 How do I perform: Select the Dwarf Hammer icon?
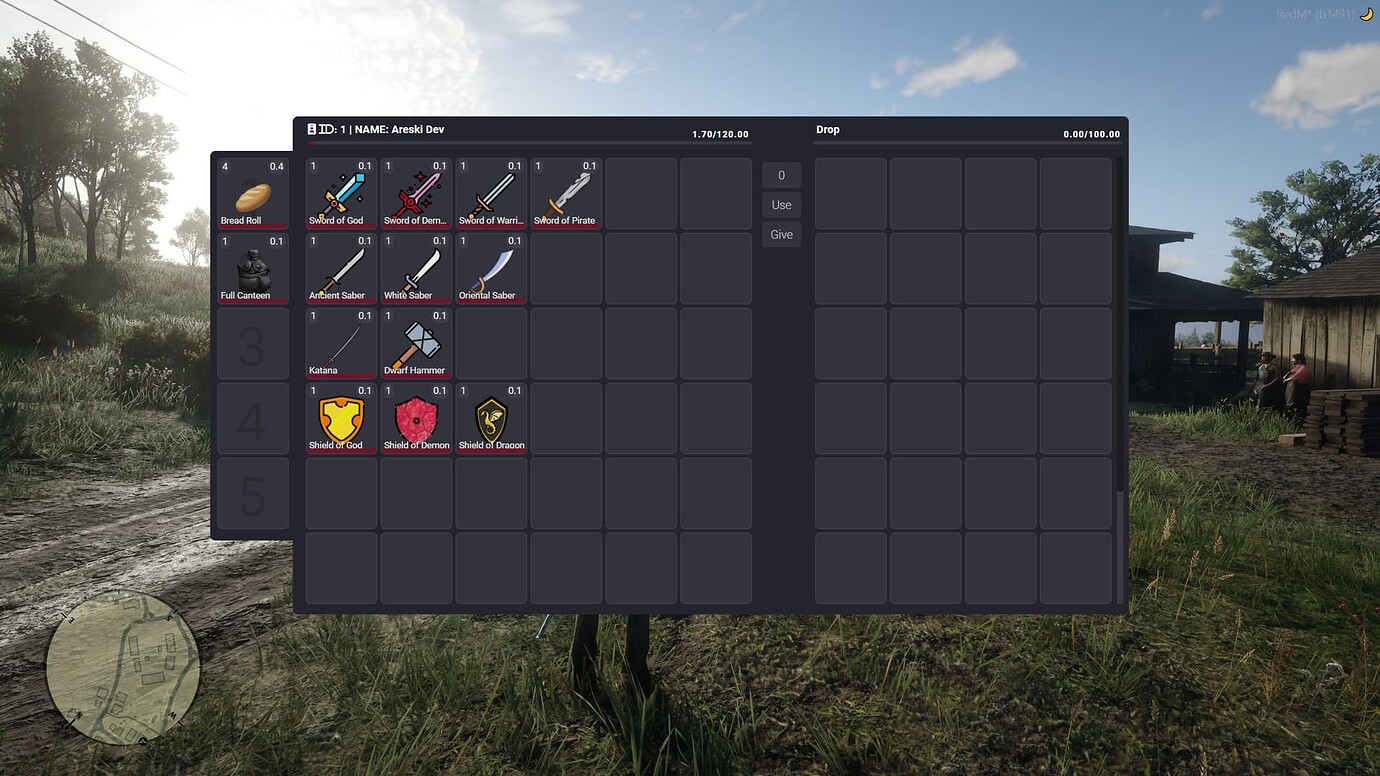coord(415,342)
